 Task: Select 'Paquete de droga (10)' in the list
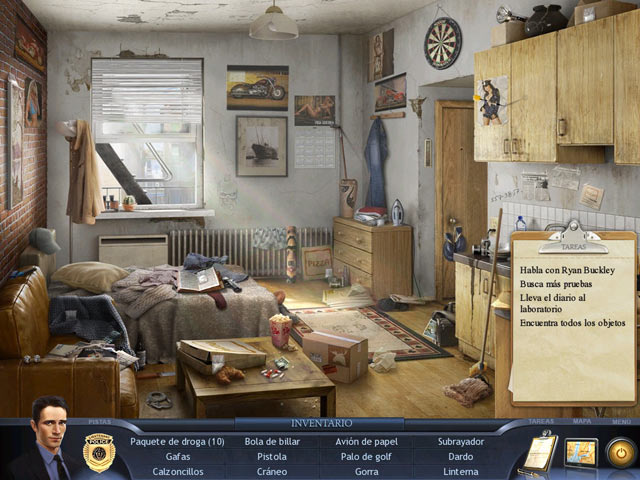click(x=177, y=441)
